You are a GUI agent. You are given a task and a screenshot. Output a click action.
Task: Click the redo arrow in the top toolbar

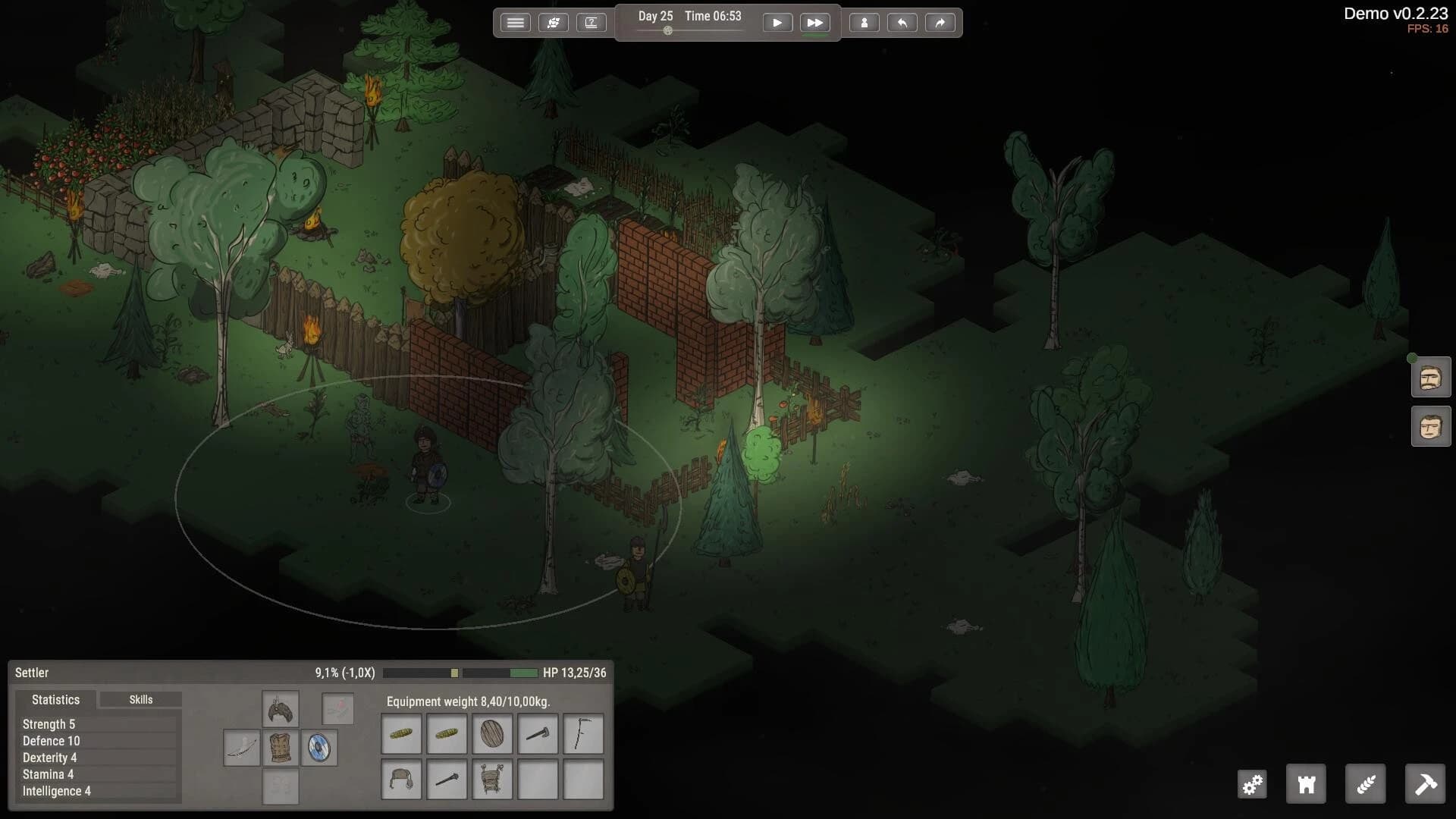[940, 22]
